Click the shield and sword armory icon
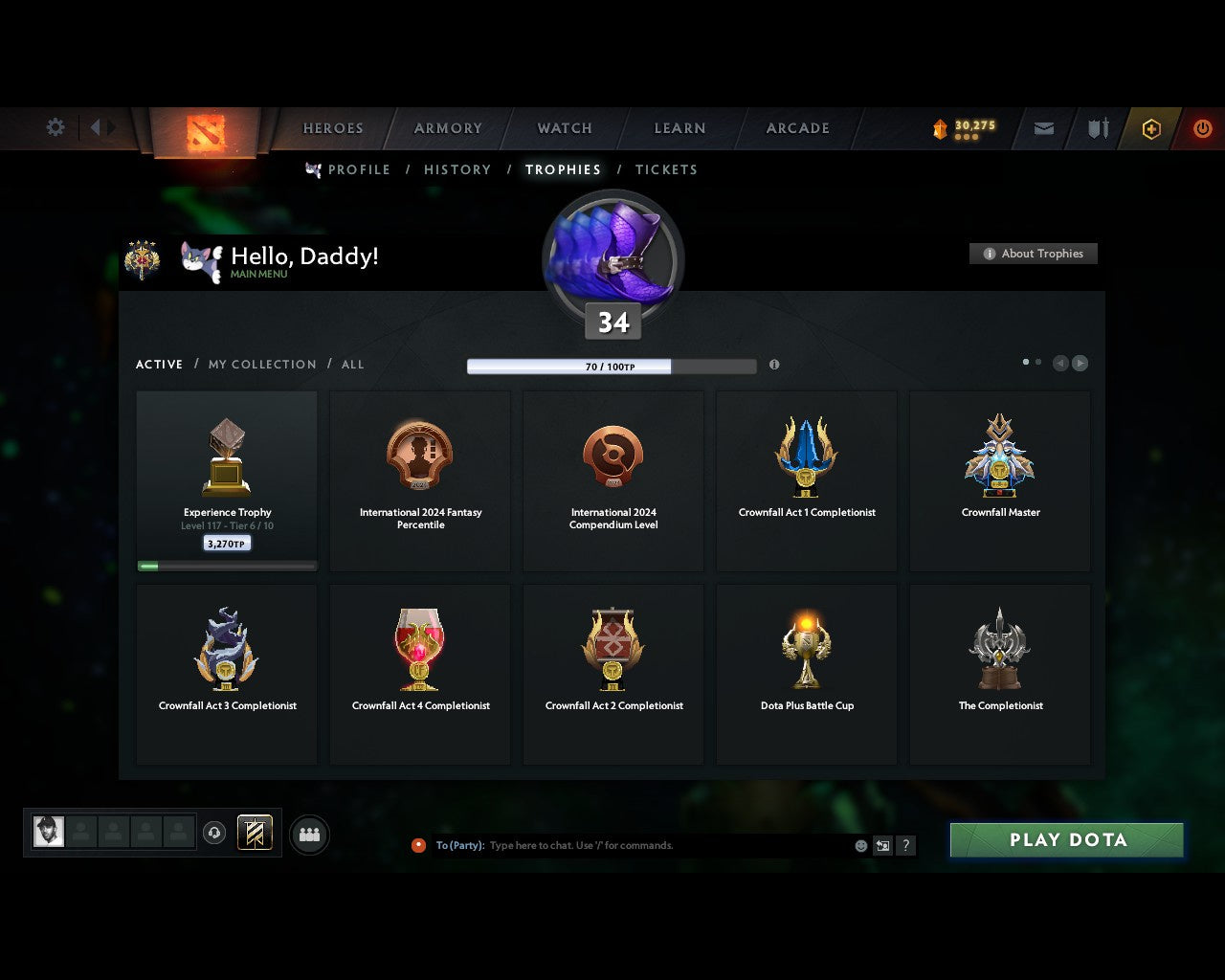 tap(1097, 128)
